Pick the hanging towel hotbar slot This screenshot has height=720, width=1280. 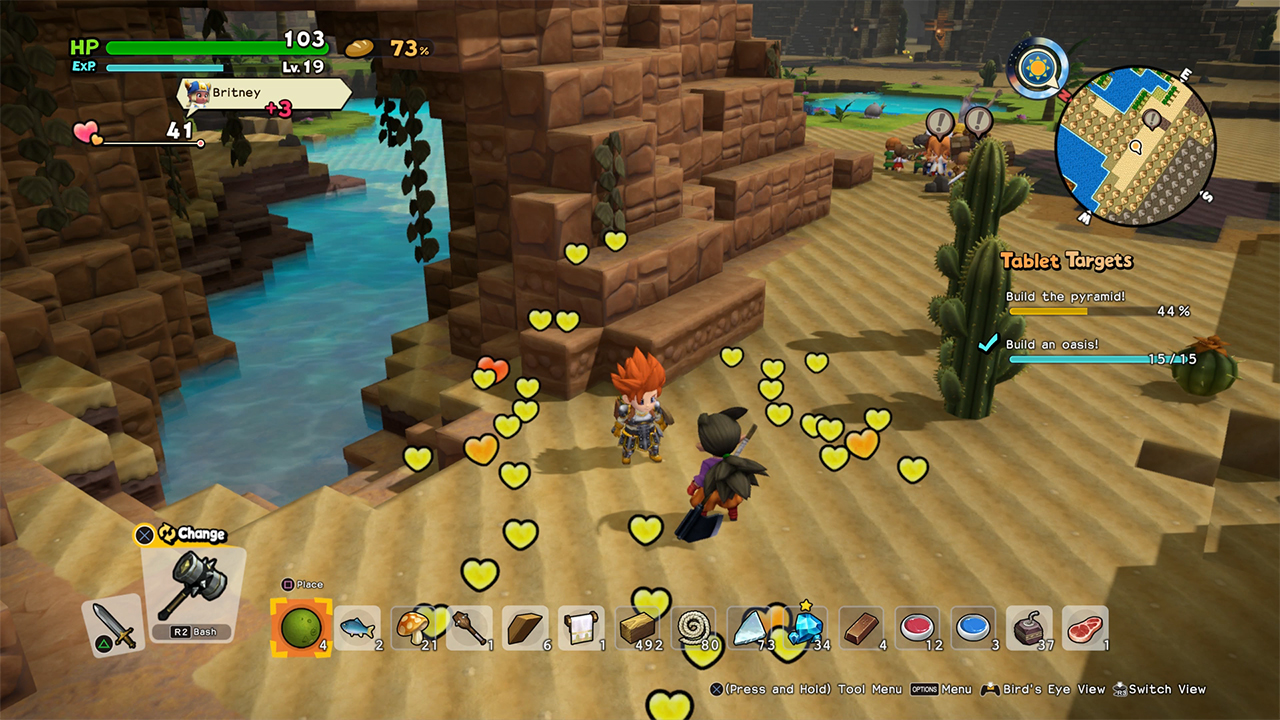(x=526, y=627)
